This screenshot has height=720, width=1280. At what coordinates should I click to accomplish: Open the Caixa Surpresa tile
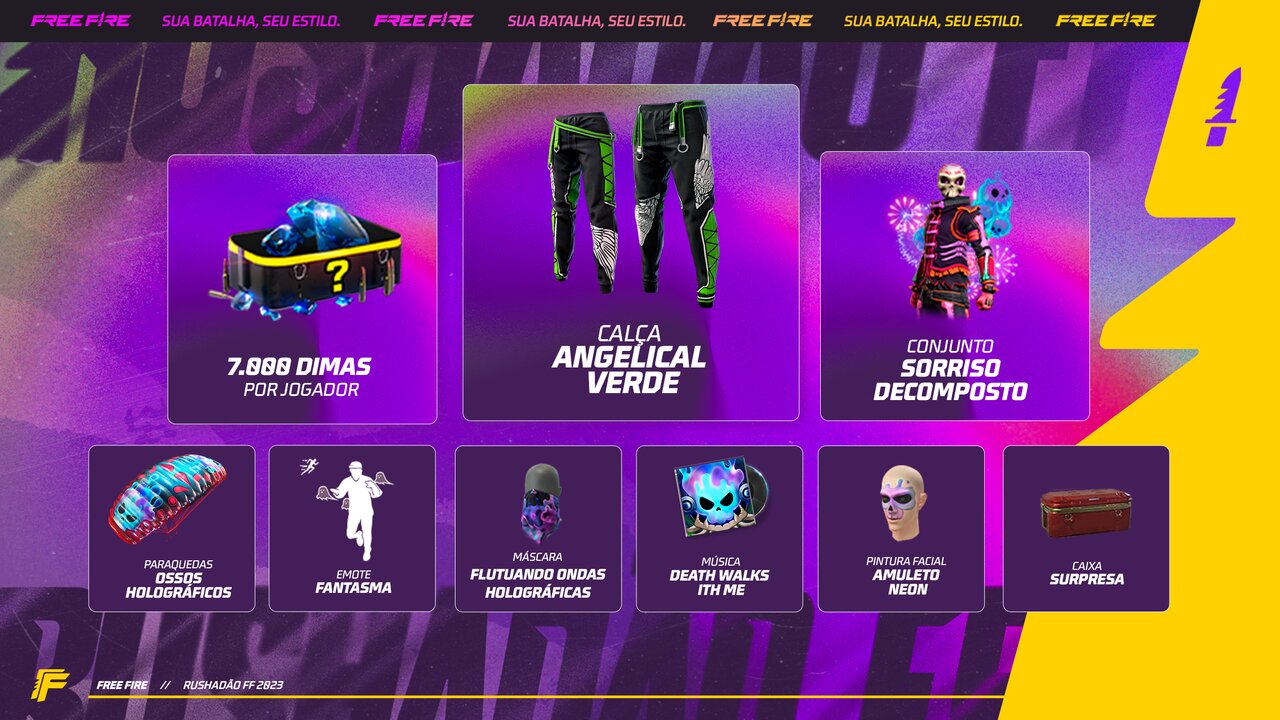(1086, 528)
